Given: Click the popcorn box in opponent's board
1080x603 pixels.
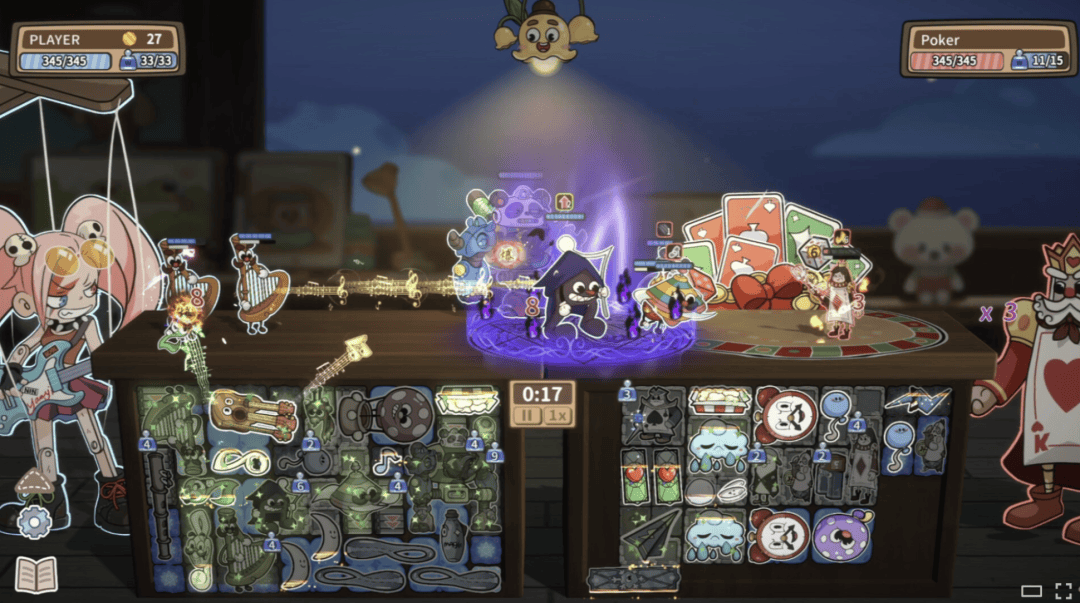Looking at the screenshot, I should 717,401.
